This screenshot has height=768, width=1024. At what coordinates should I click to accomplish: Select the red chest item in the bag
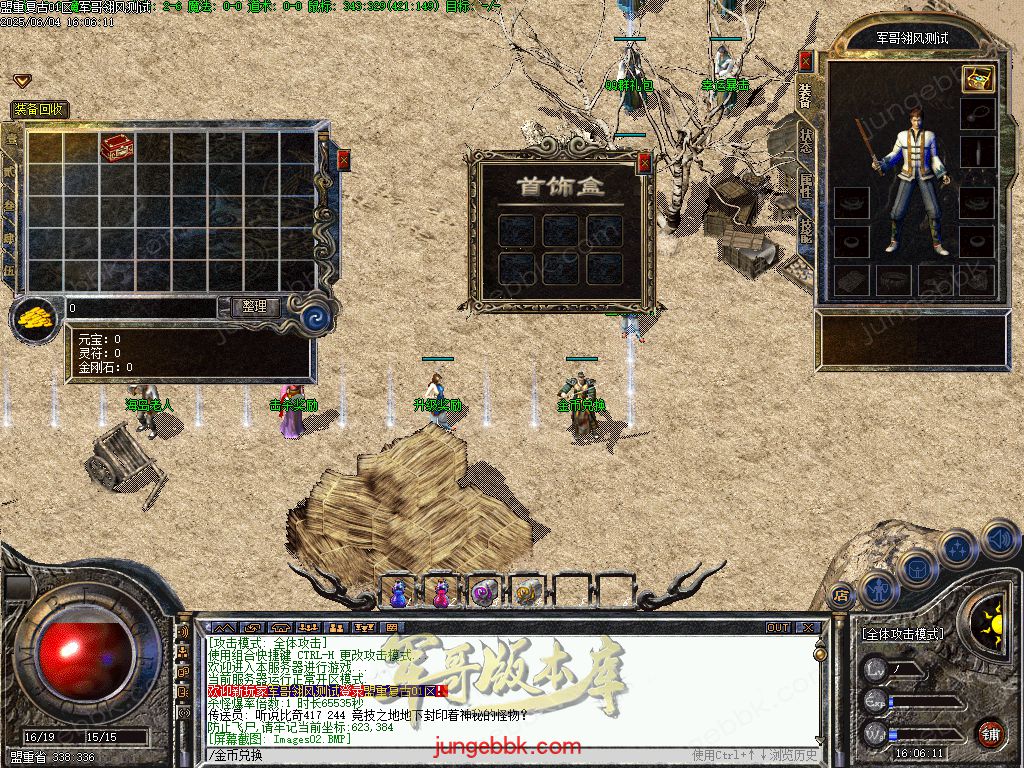[116, 147]
